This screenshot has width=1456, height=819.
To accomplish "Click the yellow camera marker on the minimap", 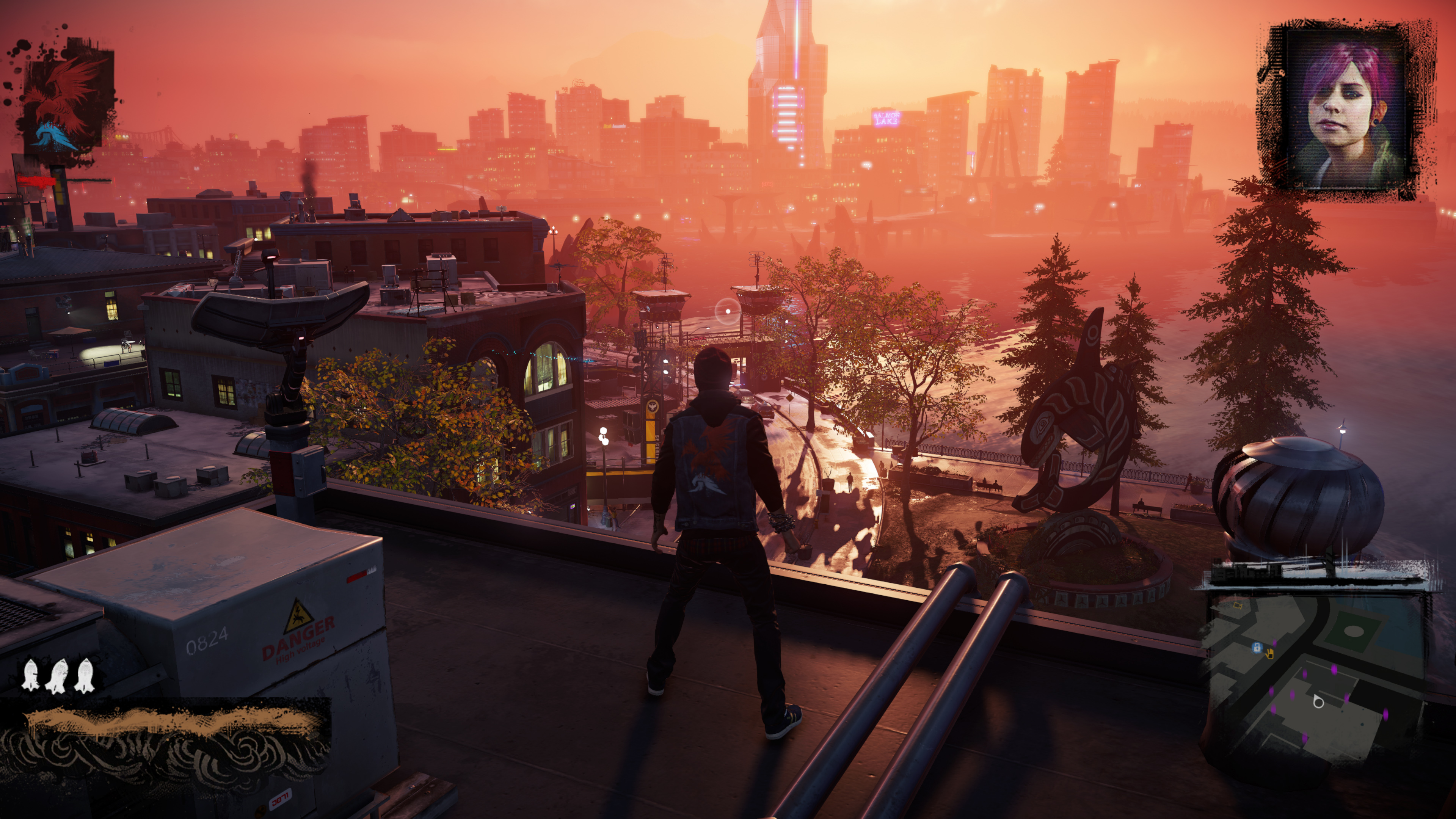I will click(1237, 606).
